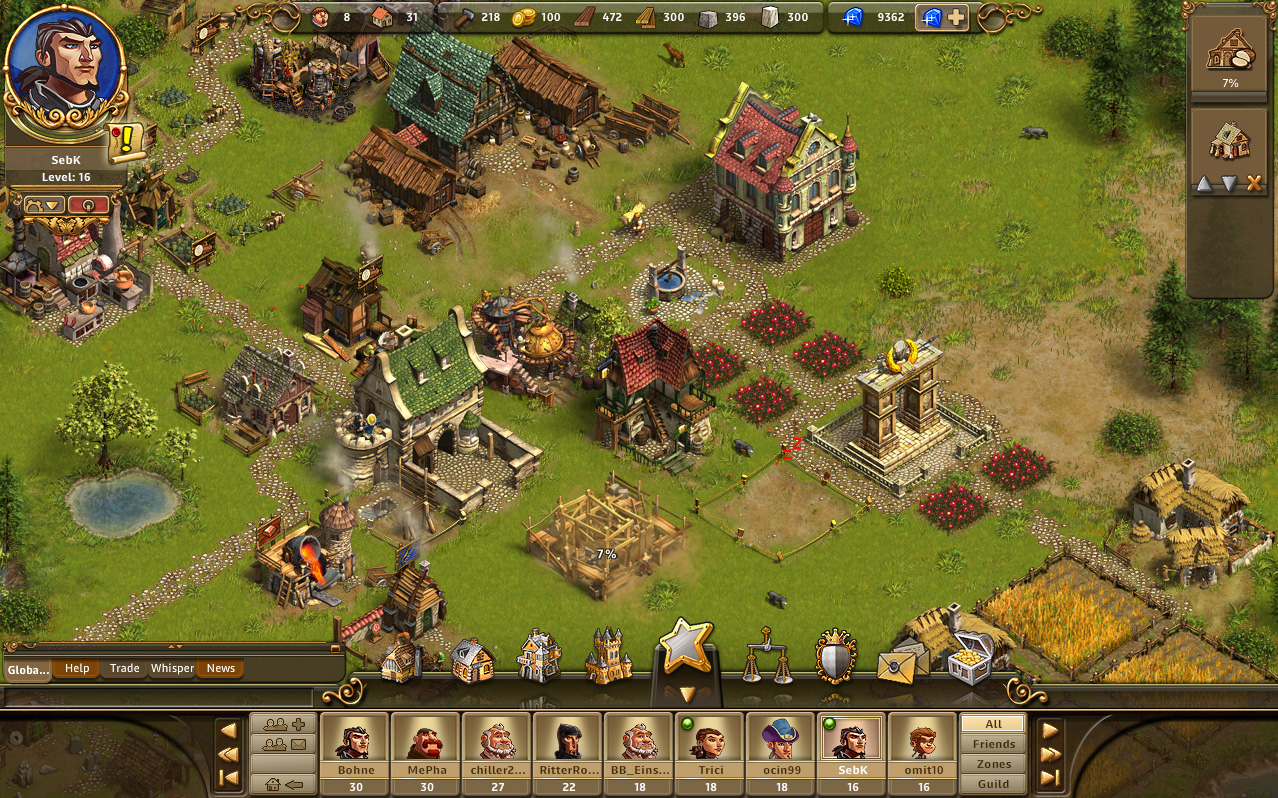Viewport: 1278px width, 798px height.
Task: Open the guild shield menu
Action: point(835,657)
